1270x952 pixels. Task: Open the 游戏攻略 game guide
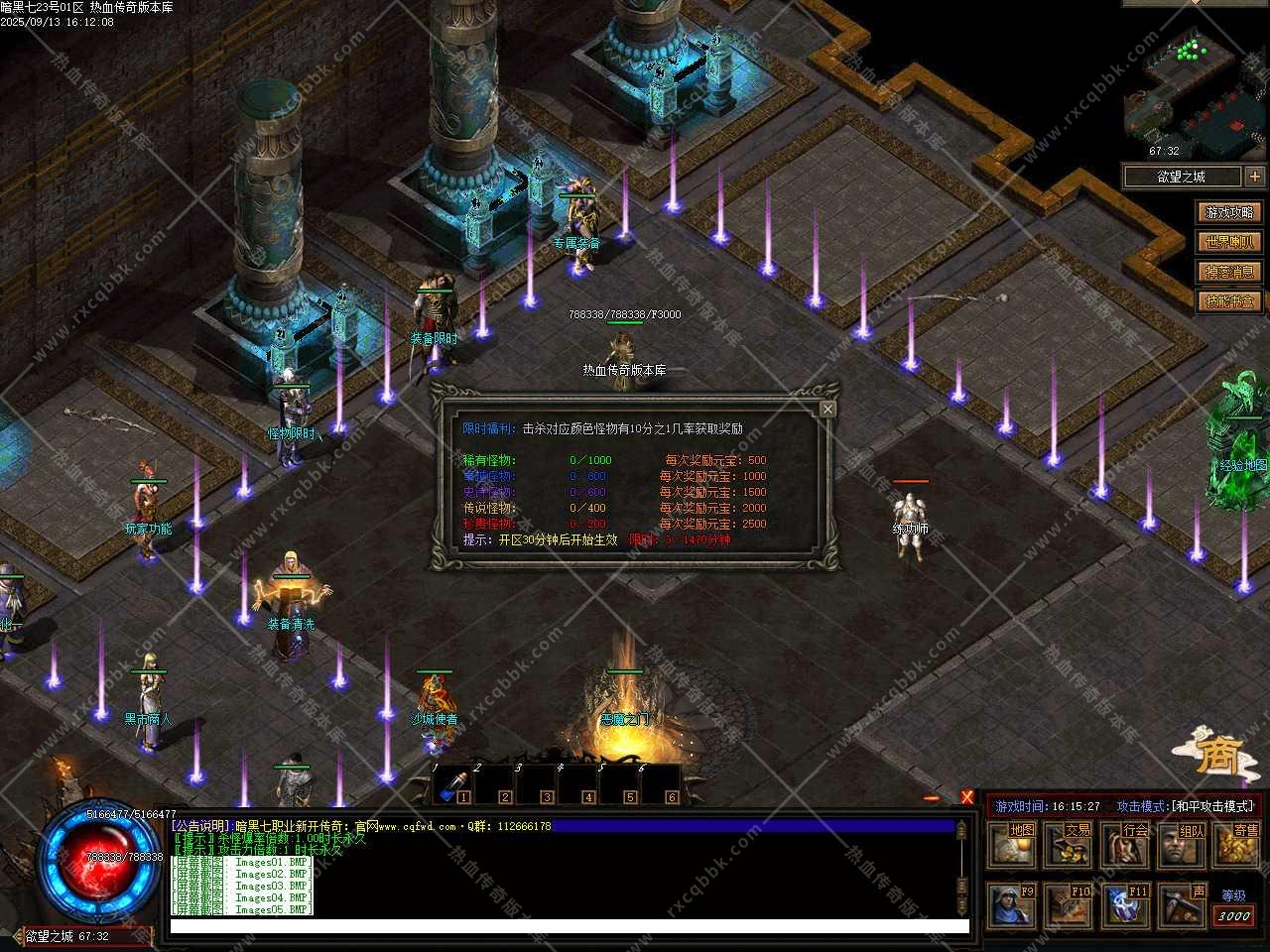click(x=1229, y=212)
